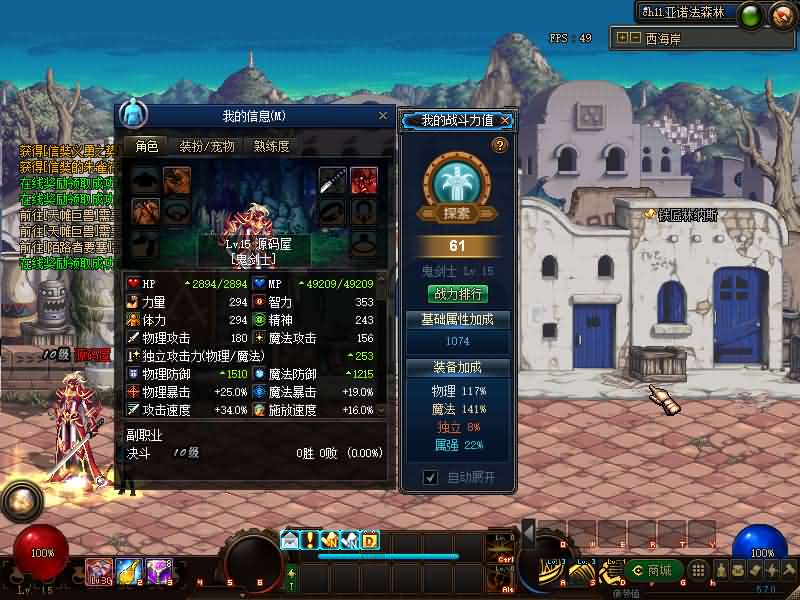Viewport: 800px width, 600px height.
Task: Open the compass map button
Action: pos(780,15)
